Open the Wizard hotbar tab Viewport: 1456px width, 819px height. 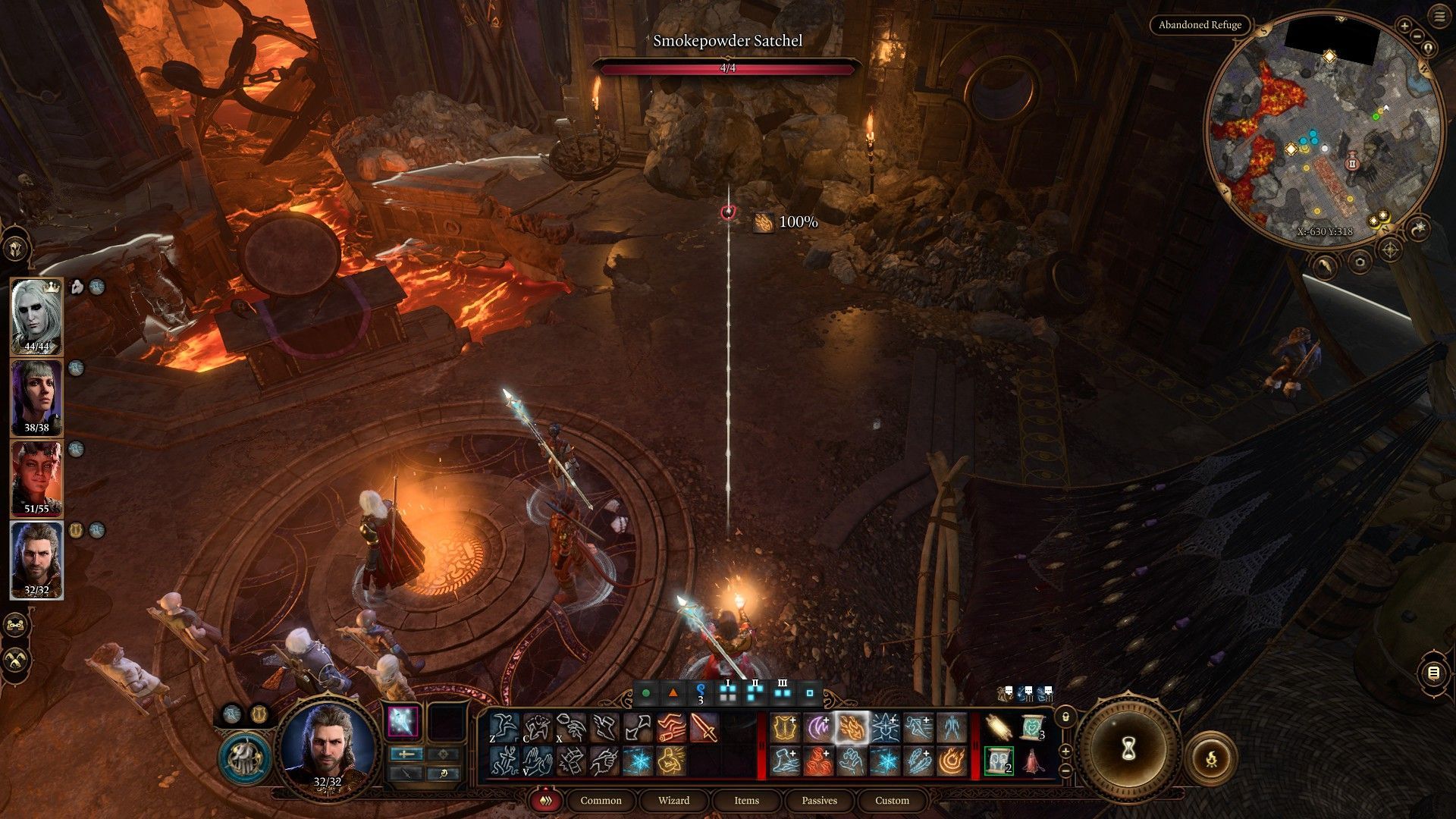tap(673, 800)
